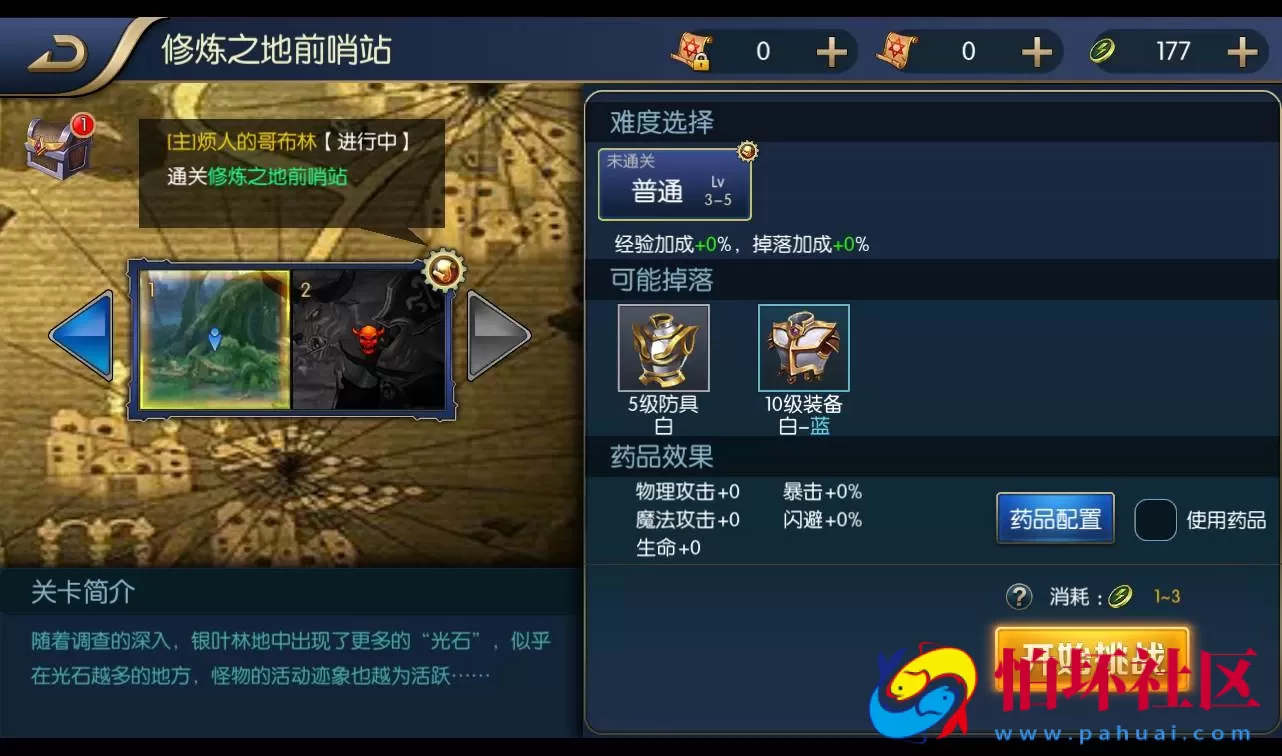Click the plus next to locked scroll currency
This screenshot has height=756, width=1282.
pyautogui.click(x=830, y=51)
